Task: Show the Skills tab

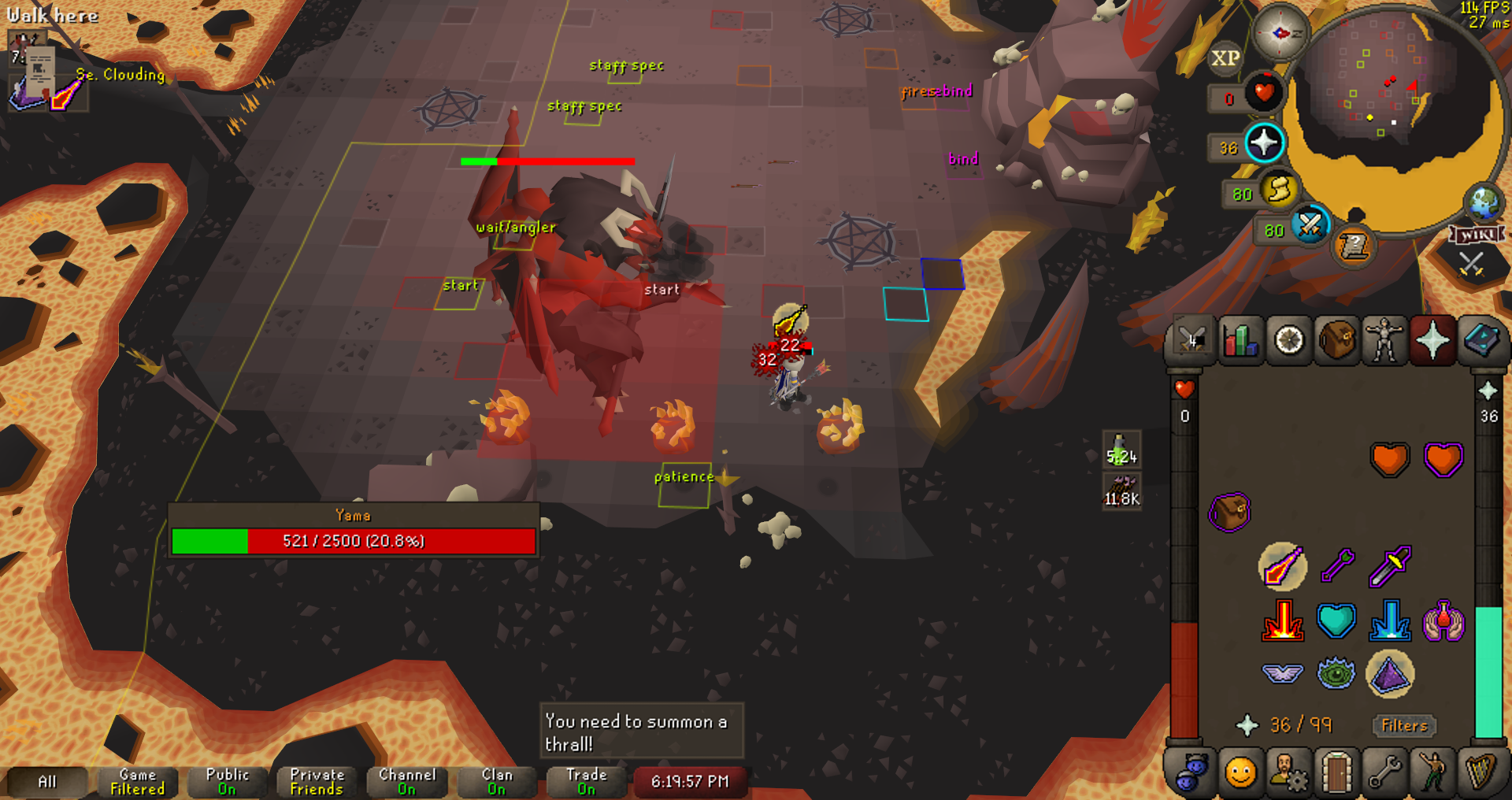Action: point(1240,341)
